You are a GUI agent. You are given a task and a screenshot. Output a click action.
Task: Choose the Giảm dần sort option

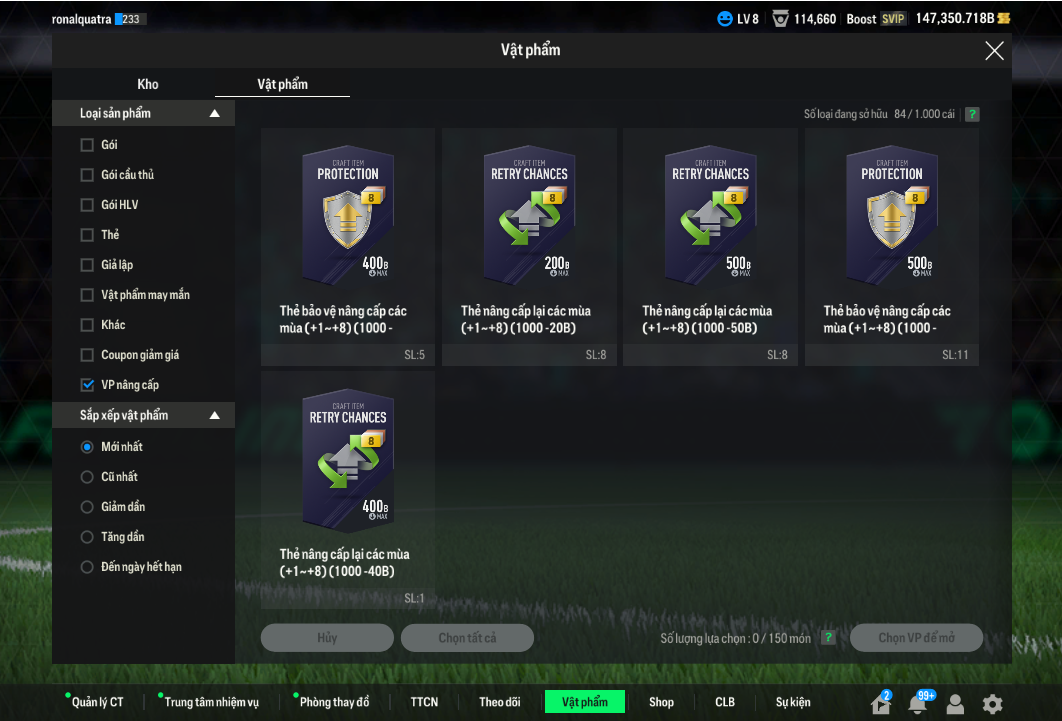point(87,507)
